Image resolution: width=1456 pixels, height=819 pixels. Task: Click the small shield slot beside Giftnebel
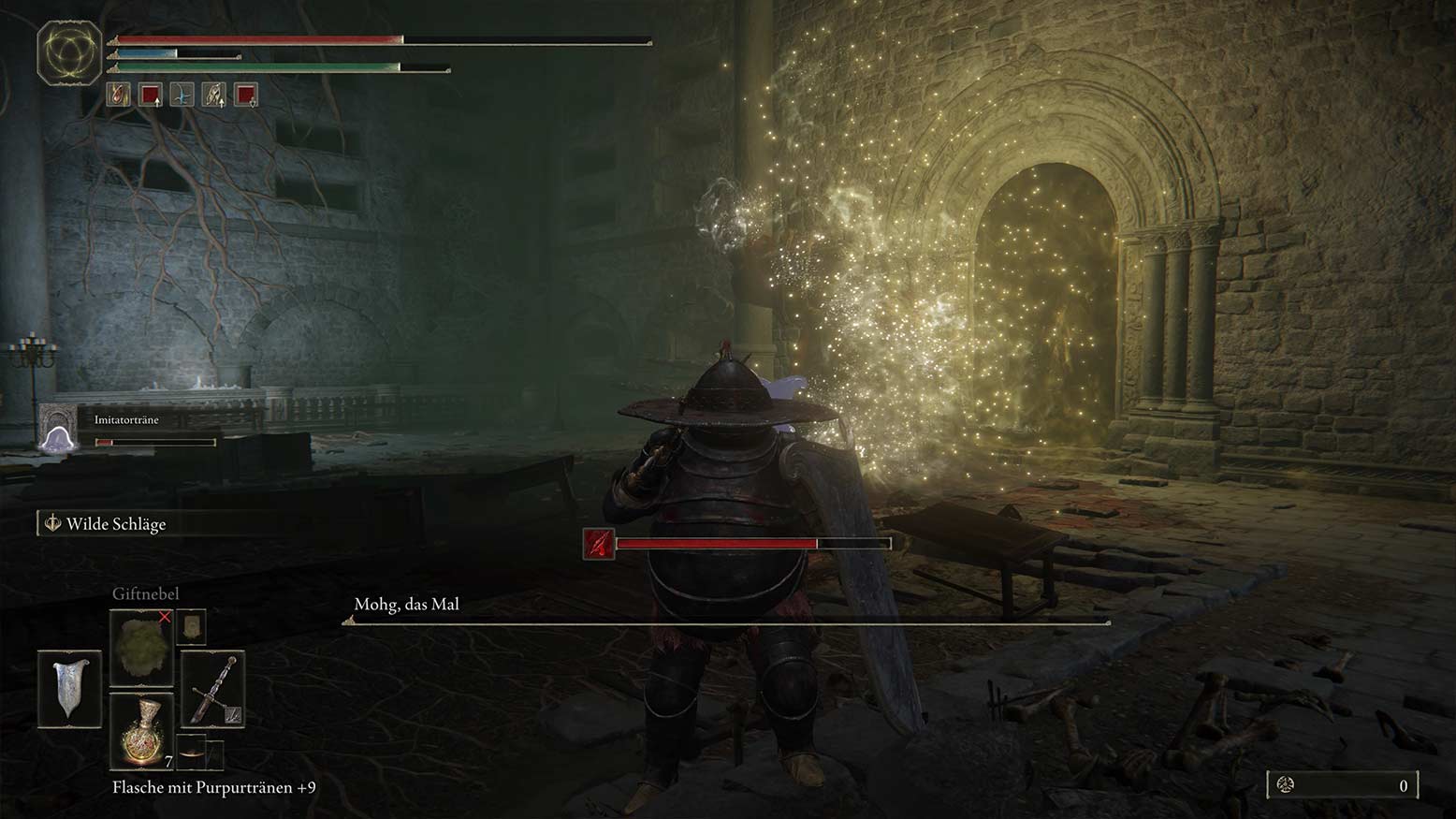coord(191,626)
